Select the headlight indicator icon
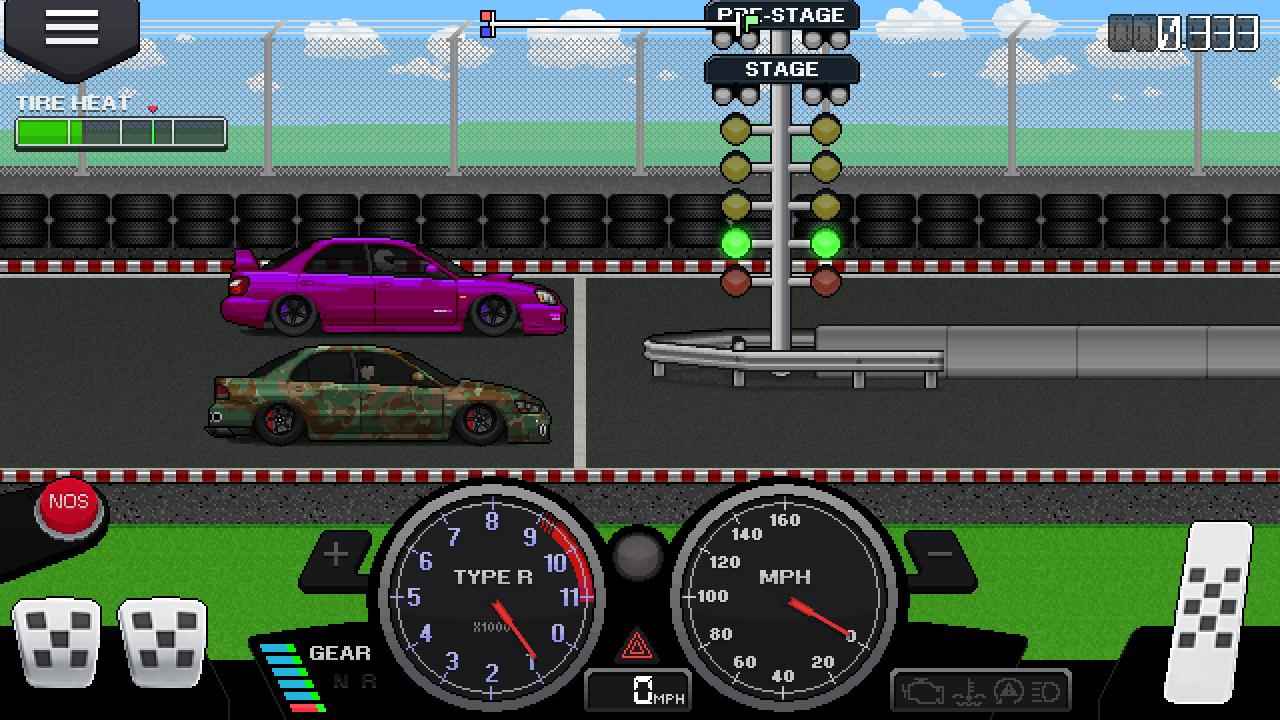This screenshot has width=1280, height=720. (1044, 690)
